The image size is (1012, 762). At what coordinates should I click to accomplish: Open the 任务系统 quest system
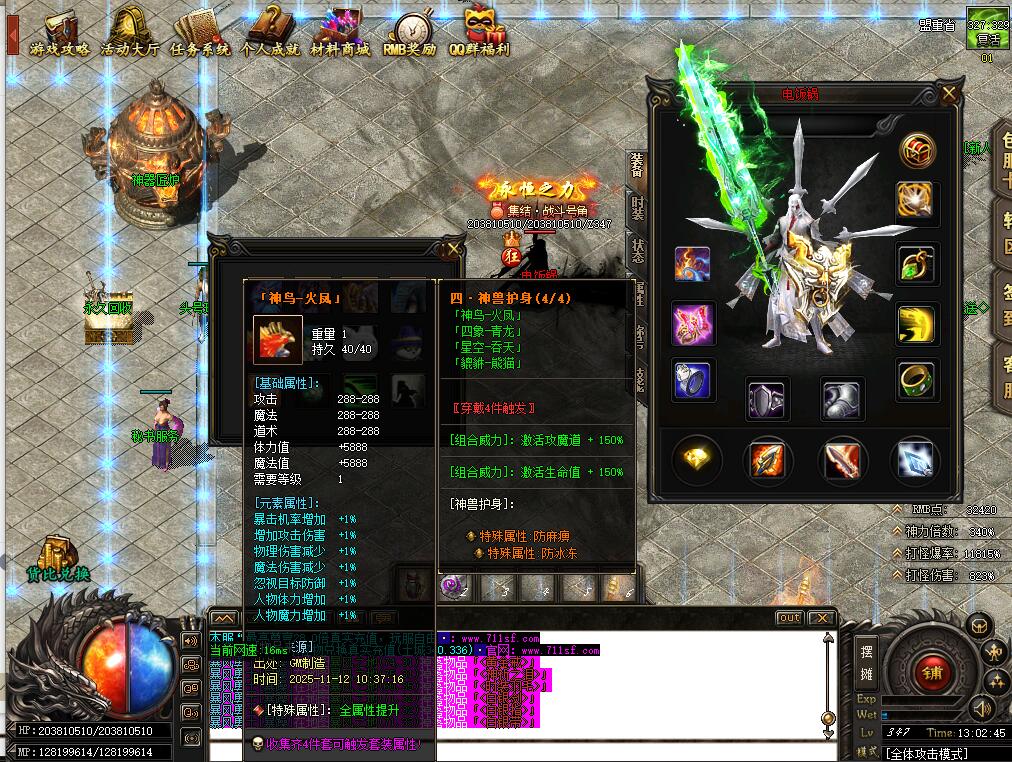pos(200,33)
